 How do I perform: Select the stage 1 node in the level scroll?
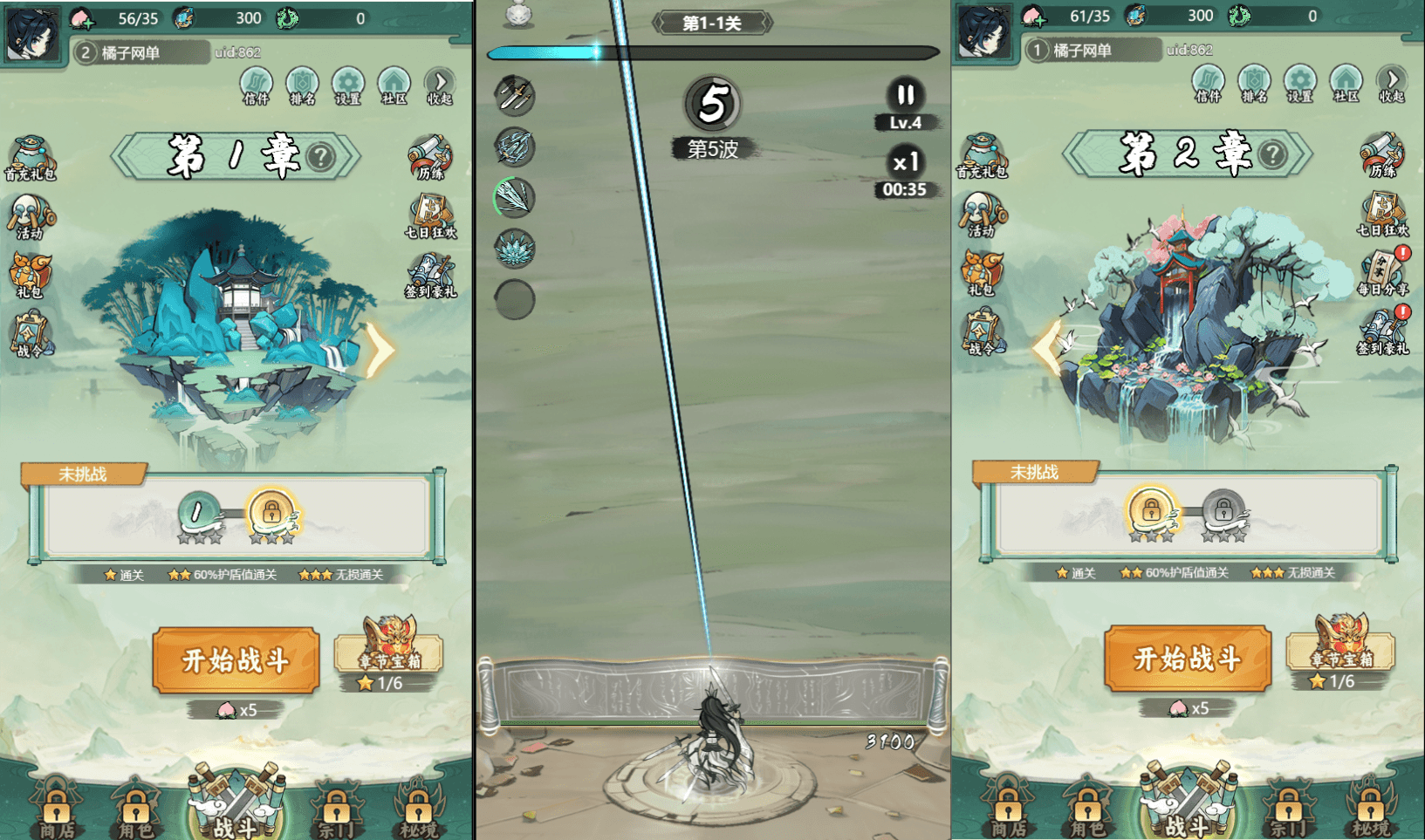(198, 513)
